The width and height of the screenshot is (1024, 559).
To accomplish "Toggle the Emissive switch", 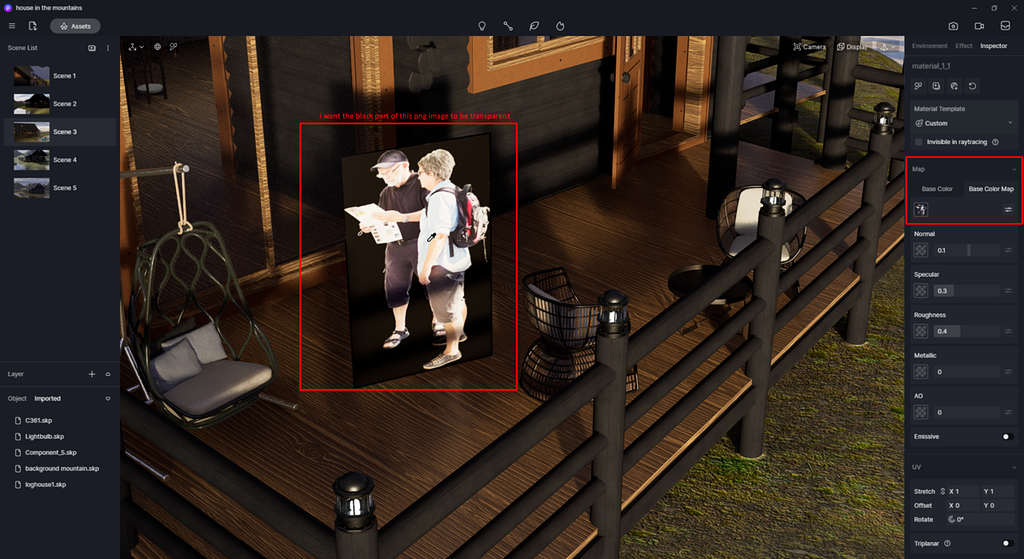I will tap(1007, 437).
